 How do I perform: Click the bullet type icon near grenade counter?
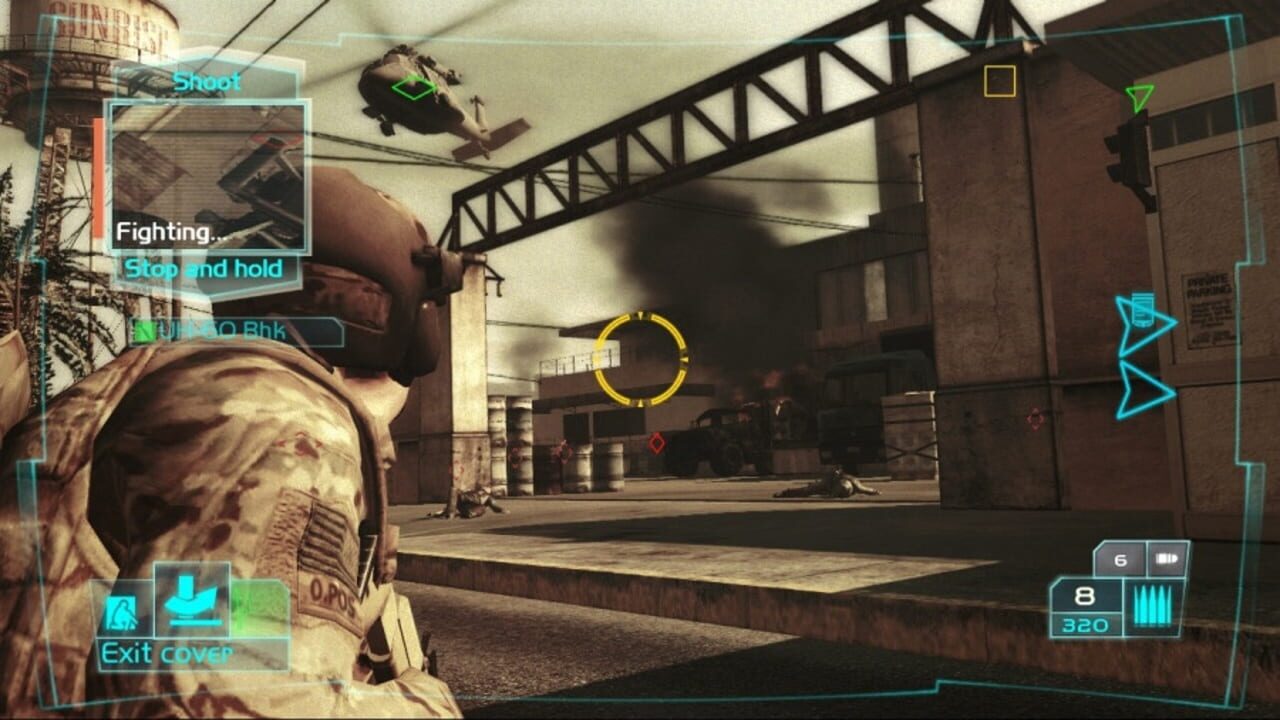1165,557
